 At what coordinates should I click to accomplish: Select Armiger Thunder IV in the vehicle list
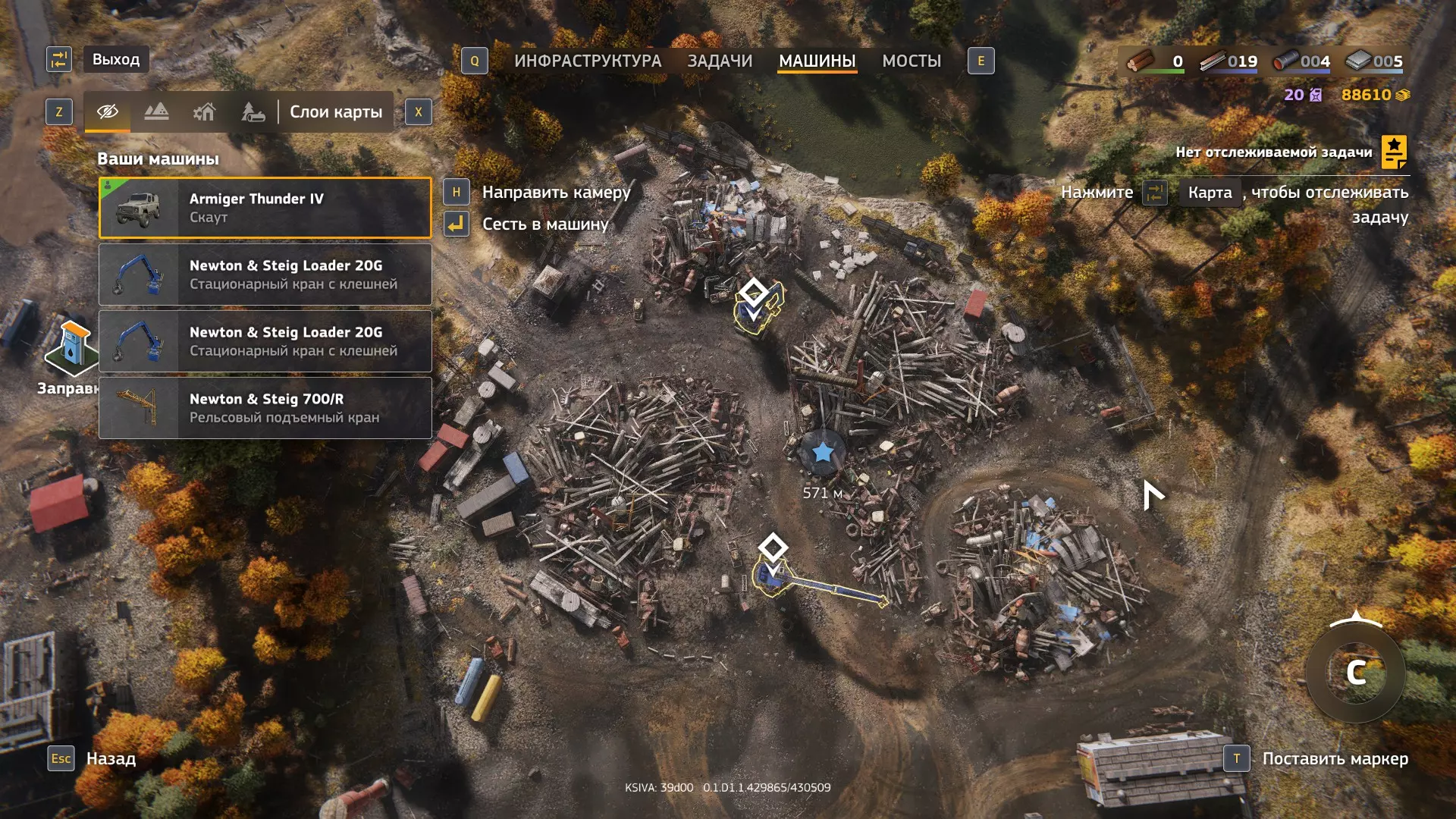(265, 208)
